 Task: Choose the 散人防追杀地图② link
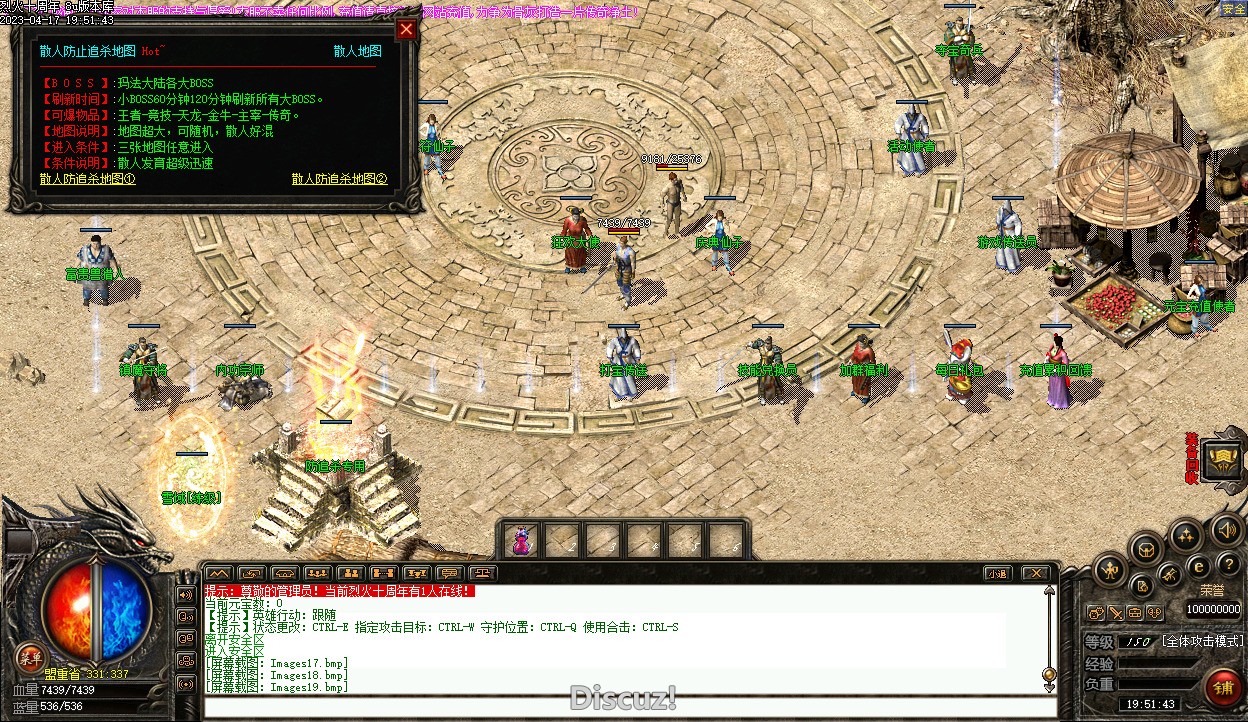point(339,179)
